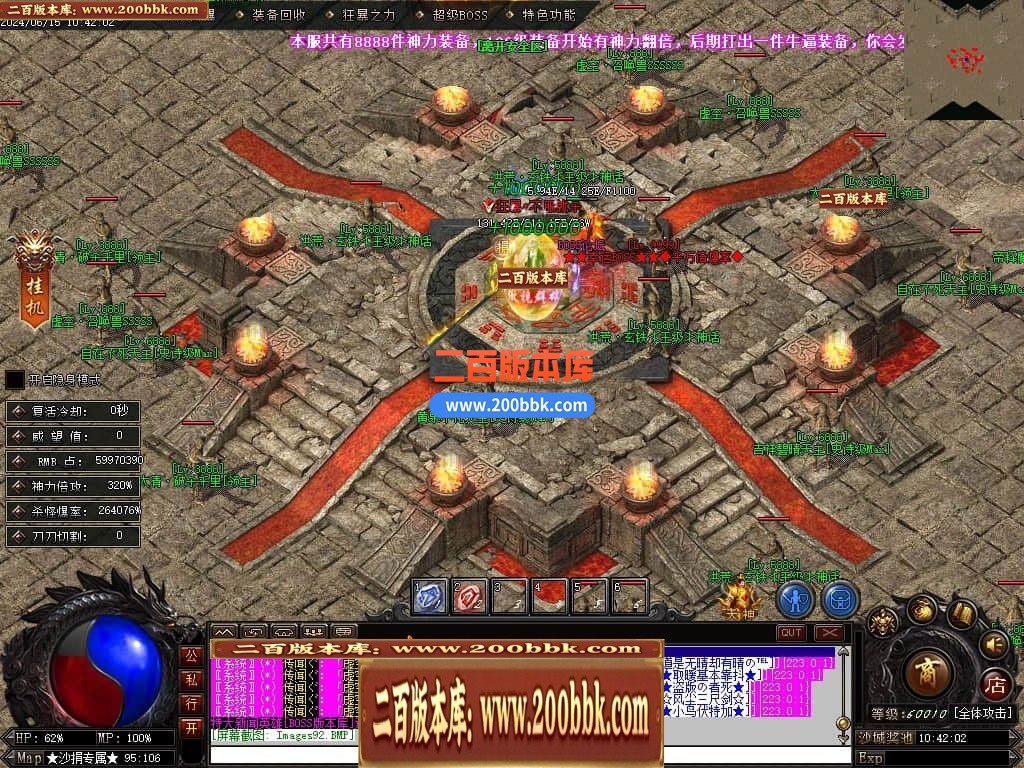Open the 狂暴之力 menu

(x=368, y=15)
